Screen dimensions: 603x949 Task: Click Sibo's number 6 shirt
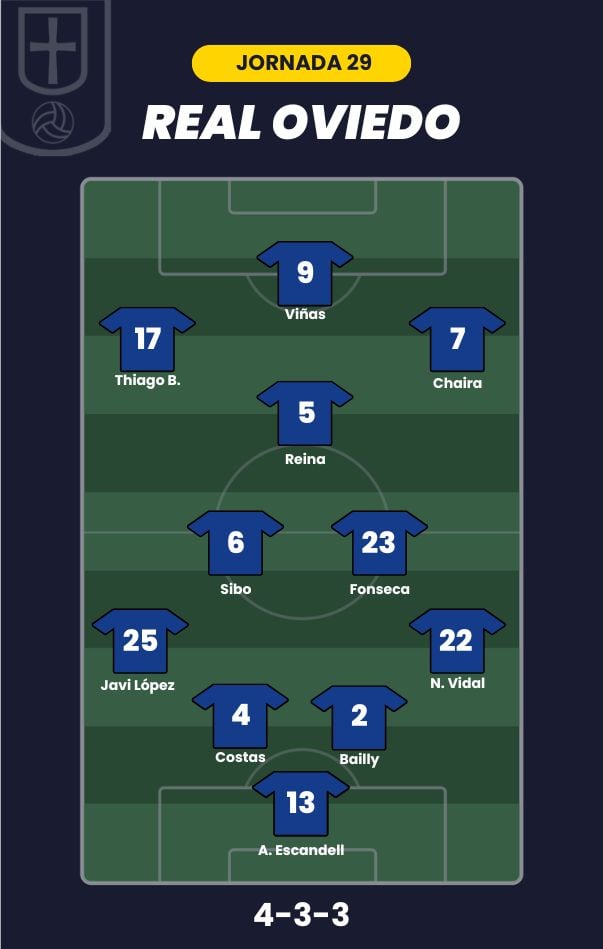(x=235, y=542)
